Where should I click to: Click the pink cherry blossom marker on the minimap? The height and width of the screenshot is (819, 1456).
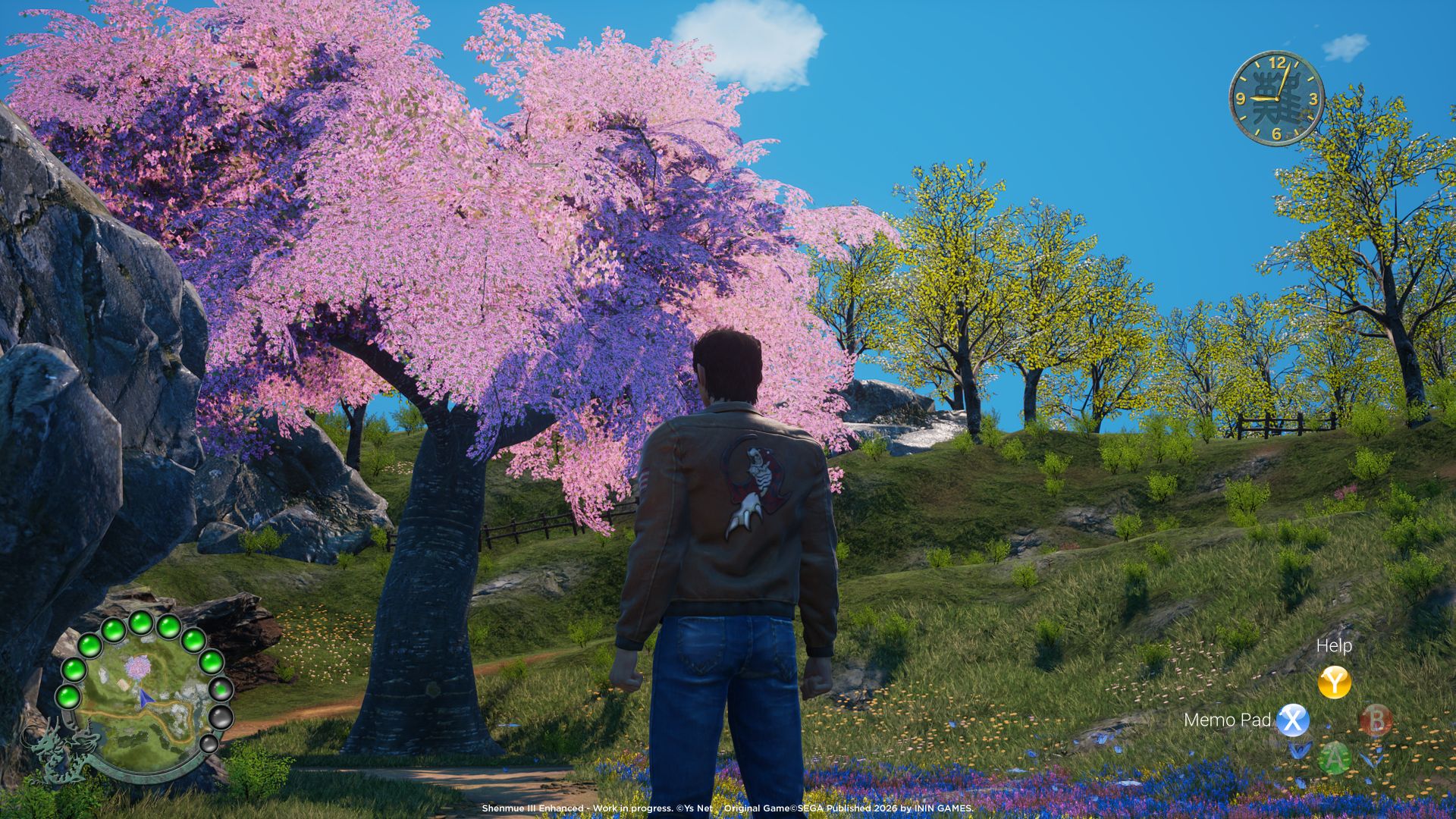tap(138, 667)
